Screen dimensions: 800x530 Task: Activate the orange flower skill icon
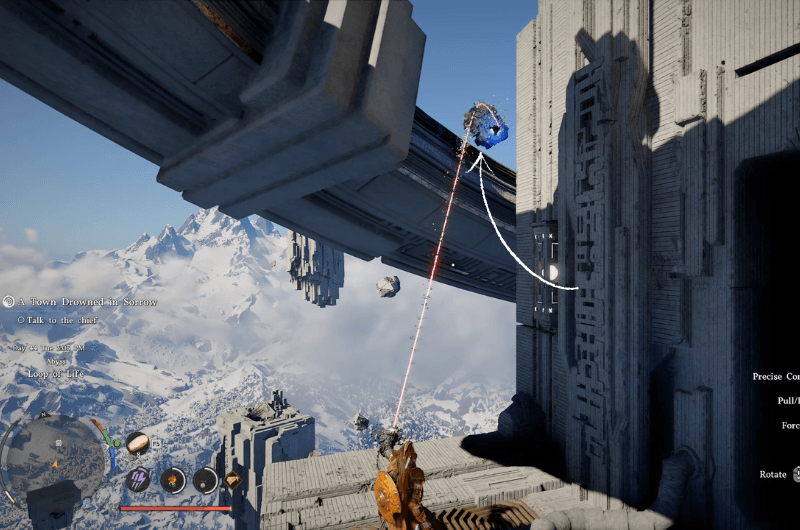(173, 480)
